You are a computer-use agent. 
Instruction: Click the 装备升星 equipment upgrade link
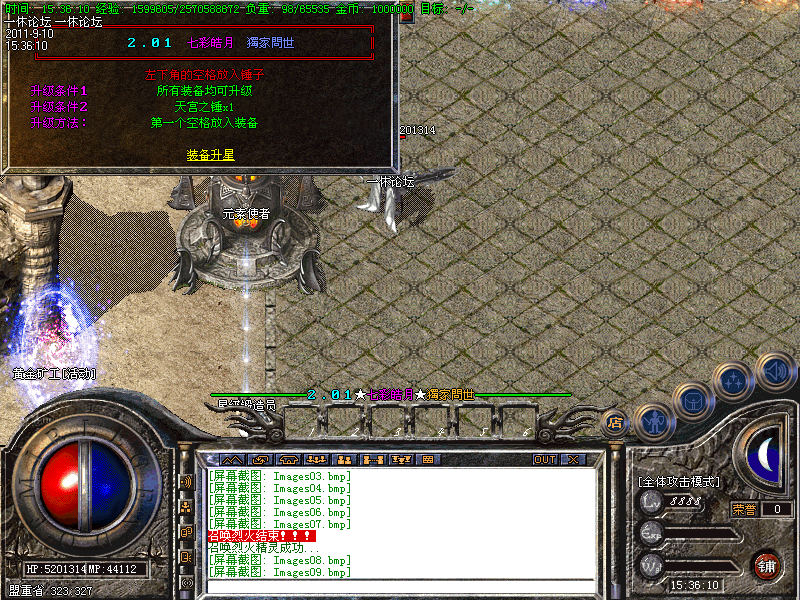pos(210,155)
